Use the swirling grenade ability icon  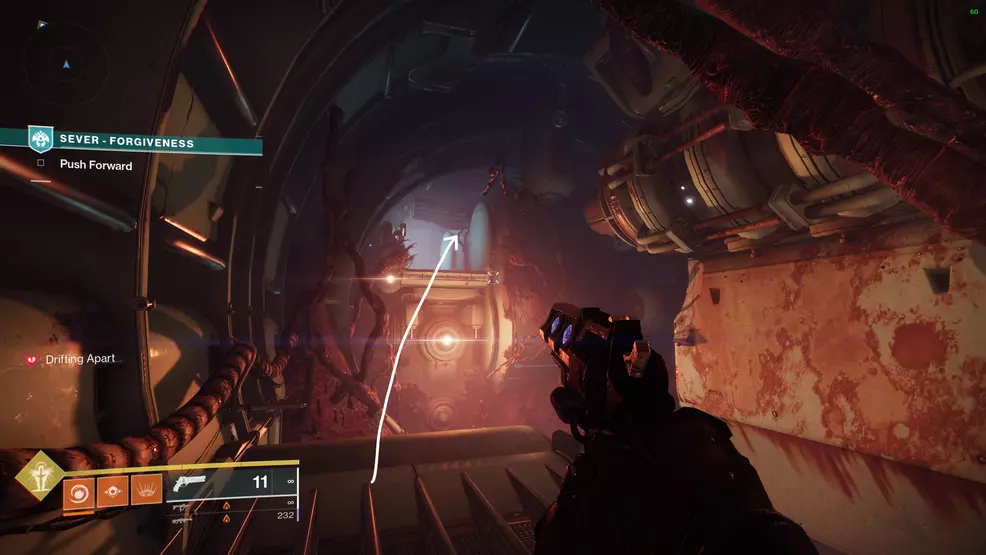[x=79, y=491]
